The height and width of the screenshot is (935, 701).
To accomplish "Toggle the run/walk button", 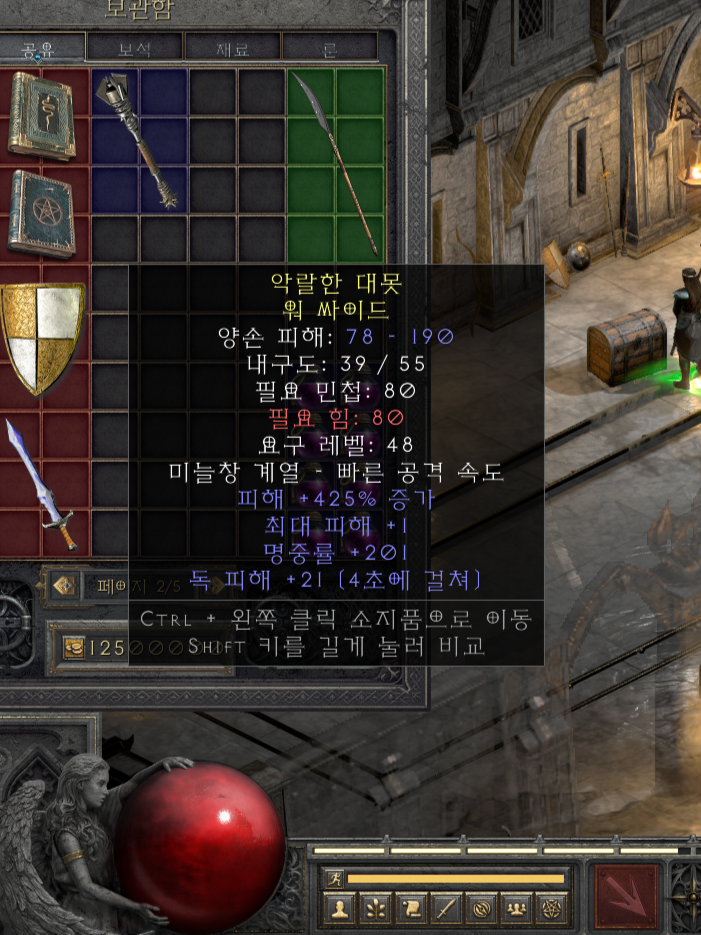I will tap(334, 879).
